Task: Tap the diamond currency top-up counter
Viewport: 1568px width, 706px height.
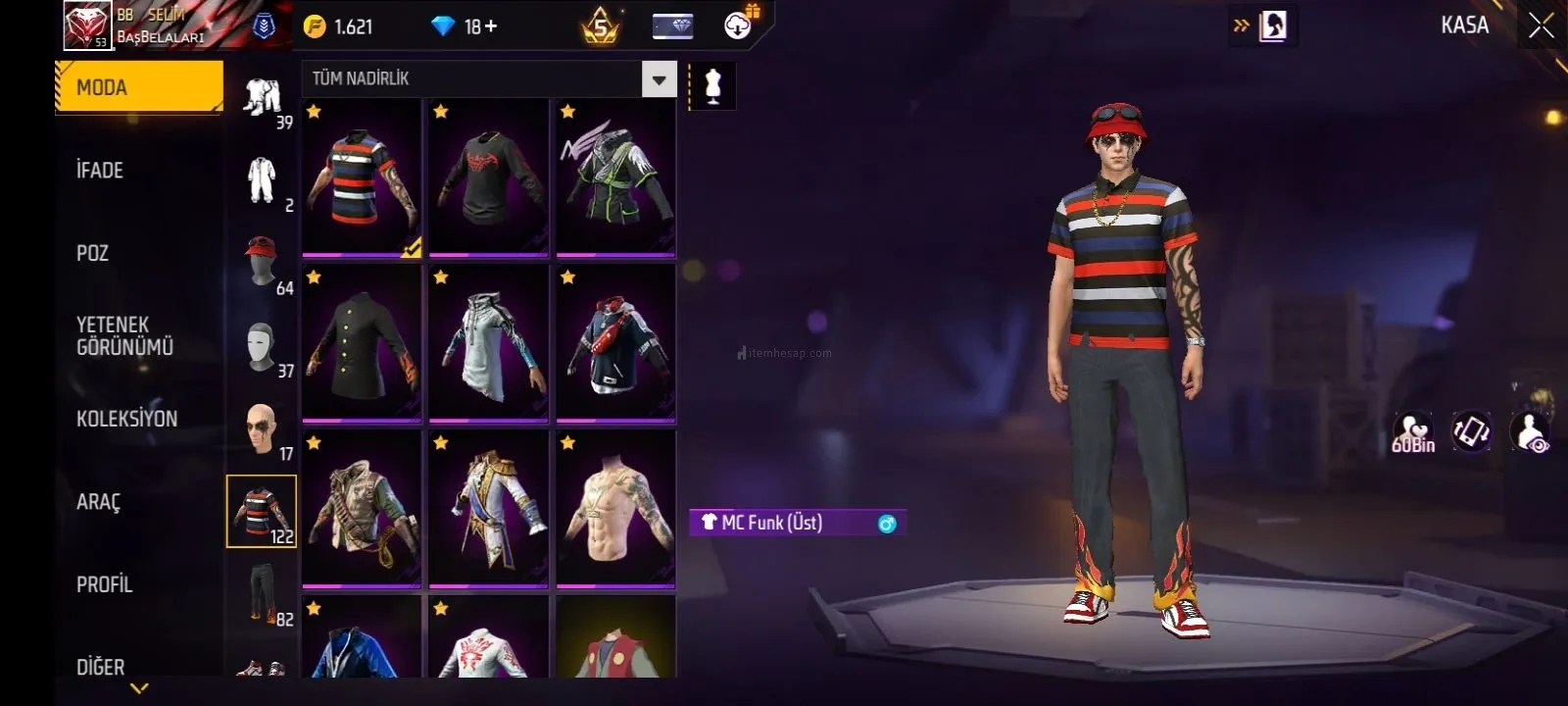Action: point(465,26)
